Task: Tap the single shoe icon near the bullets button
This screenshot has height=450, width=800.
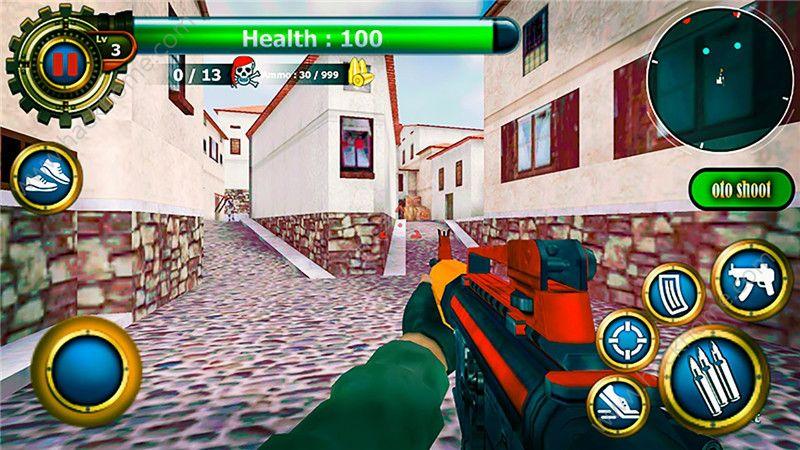Action: 618,405
